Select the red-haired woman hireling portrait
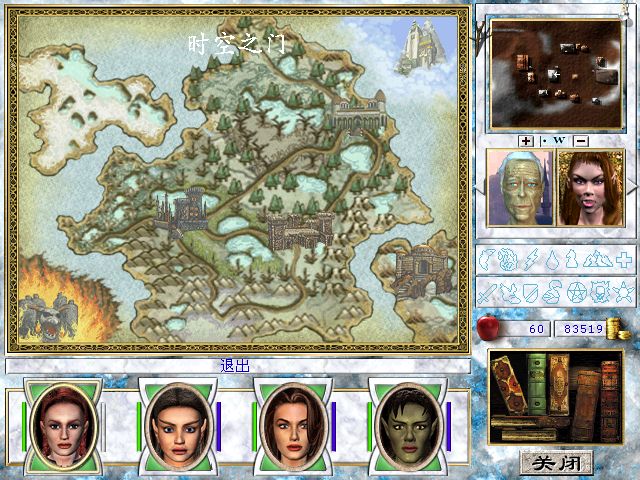This screenshot has width=640, height=480. 589,188
